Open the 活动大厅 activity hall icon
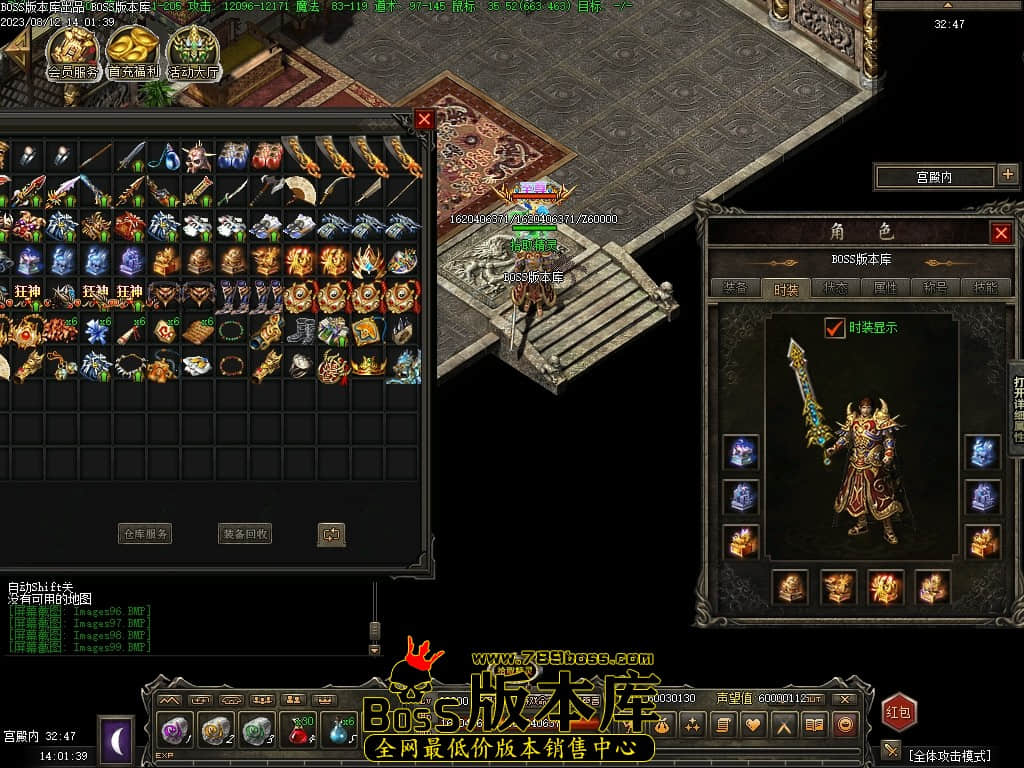This screenshot has height=768, width=1024. [x=193, y=52]
